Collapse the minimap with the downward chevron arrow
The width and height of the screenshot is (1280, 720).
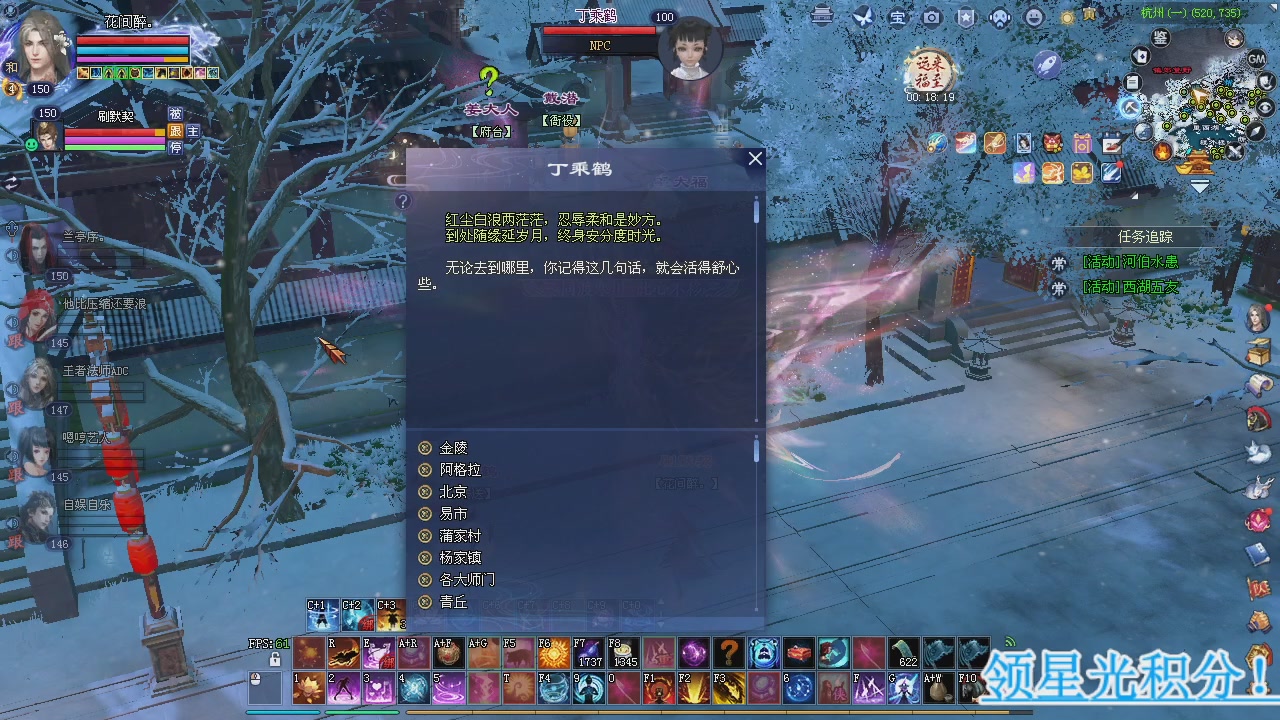pyautogui.click(x=1200, y=185)
